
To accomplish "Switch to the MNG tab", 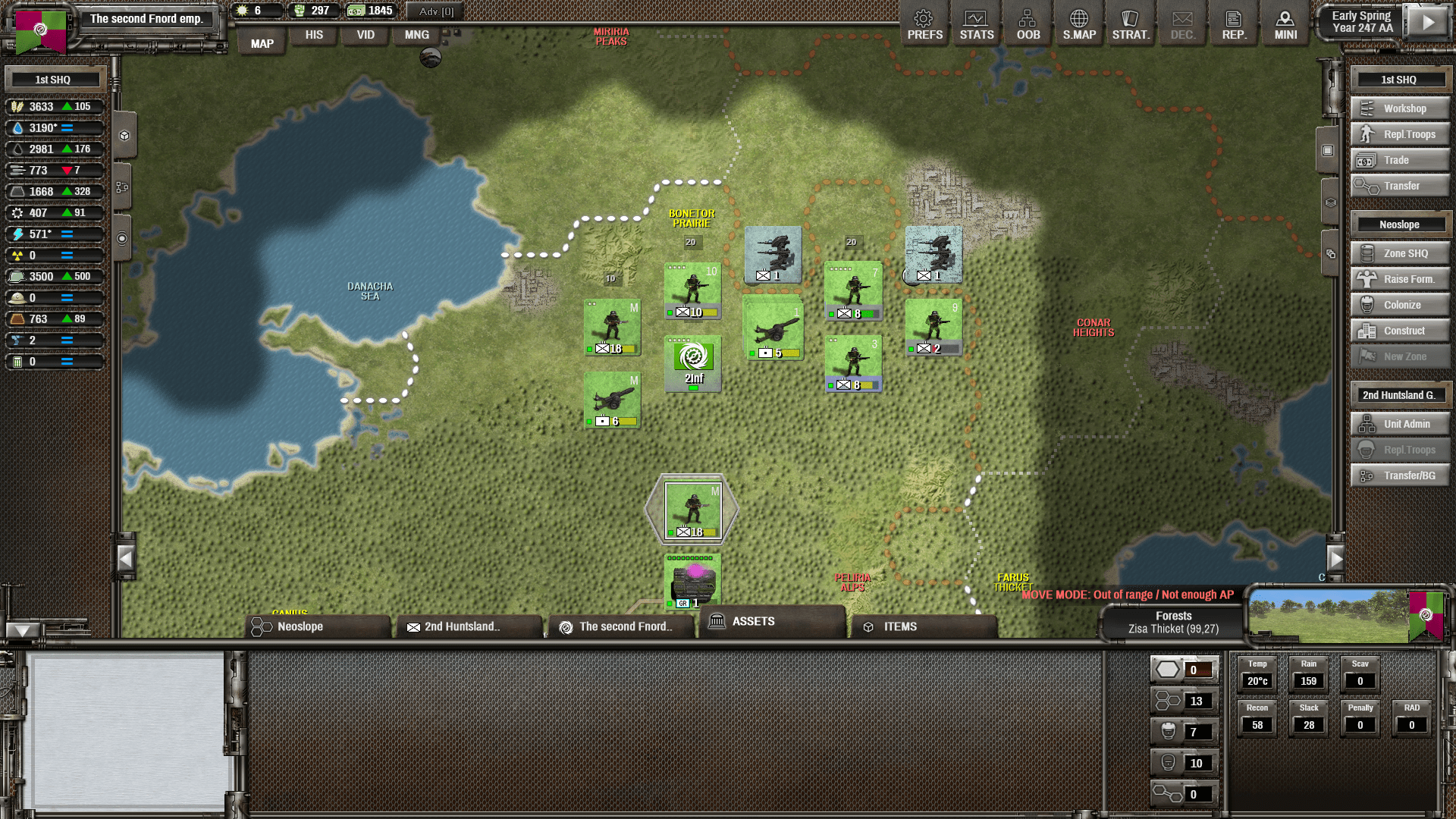I will (416, 35).
